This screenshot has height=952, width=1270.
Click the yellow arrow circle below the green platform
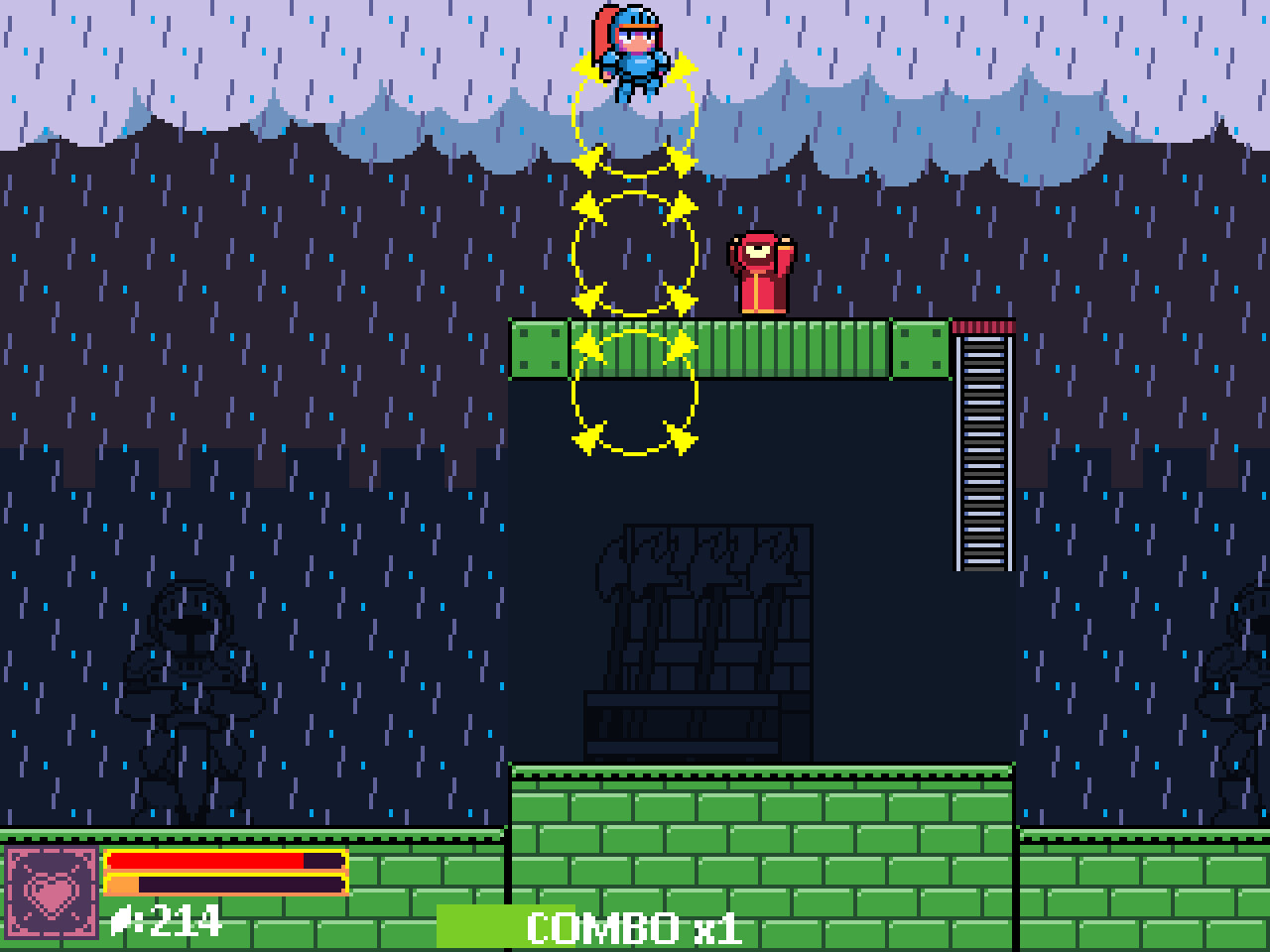633,397
